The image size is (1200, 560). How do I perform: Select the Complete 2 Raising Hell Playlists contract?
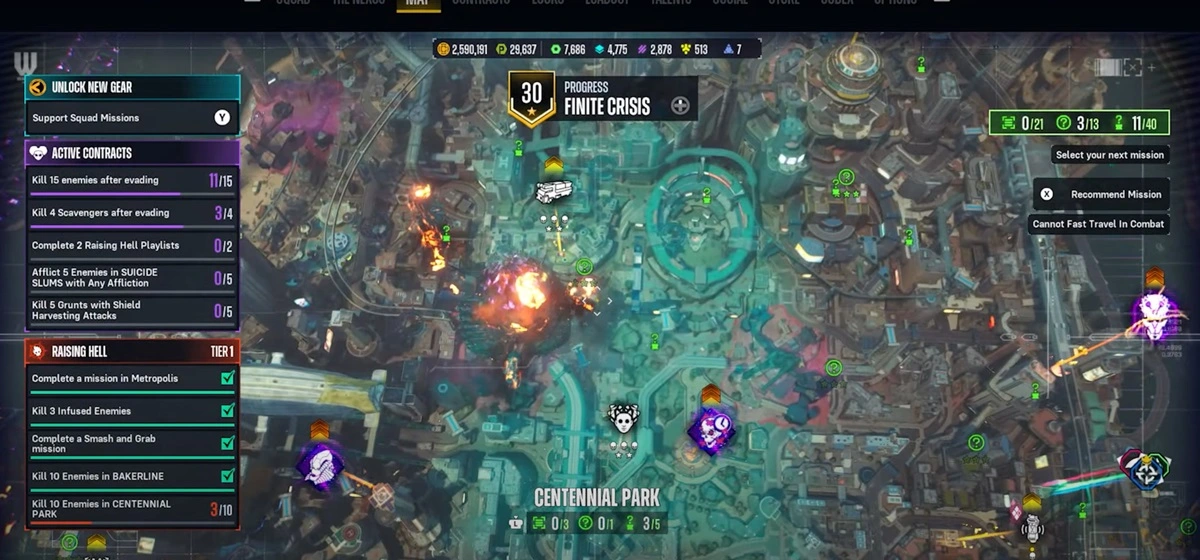tap(131, 245)
